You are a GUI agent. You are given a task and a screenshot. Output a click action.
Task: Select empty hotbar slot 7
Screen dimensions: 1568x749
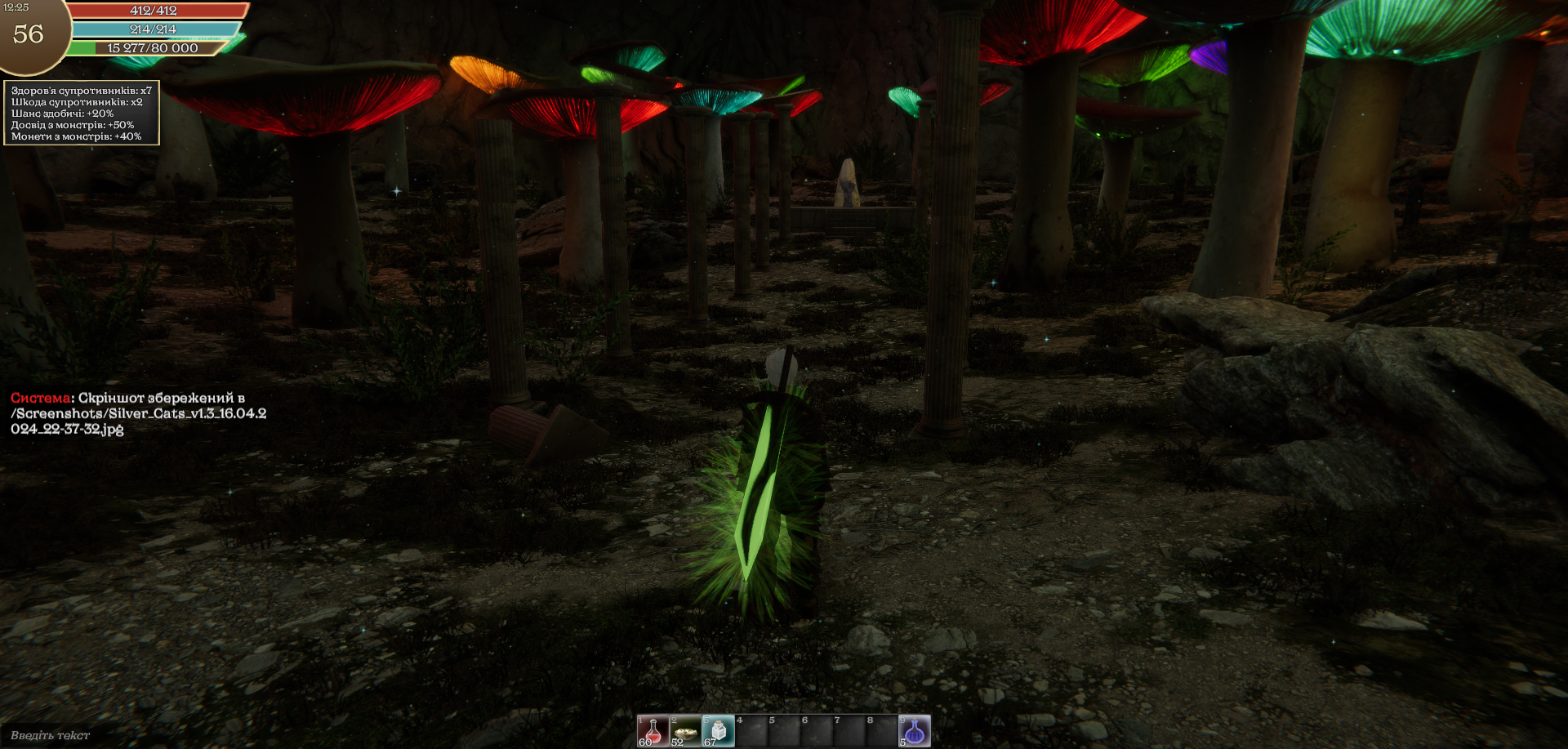(x=849, y=730)
